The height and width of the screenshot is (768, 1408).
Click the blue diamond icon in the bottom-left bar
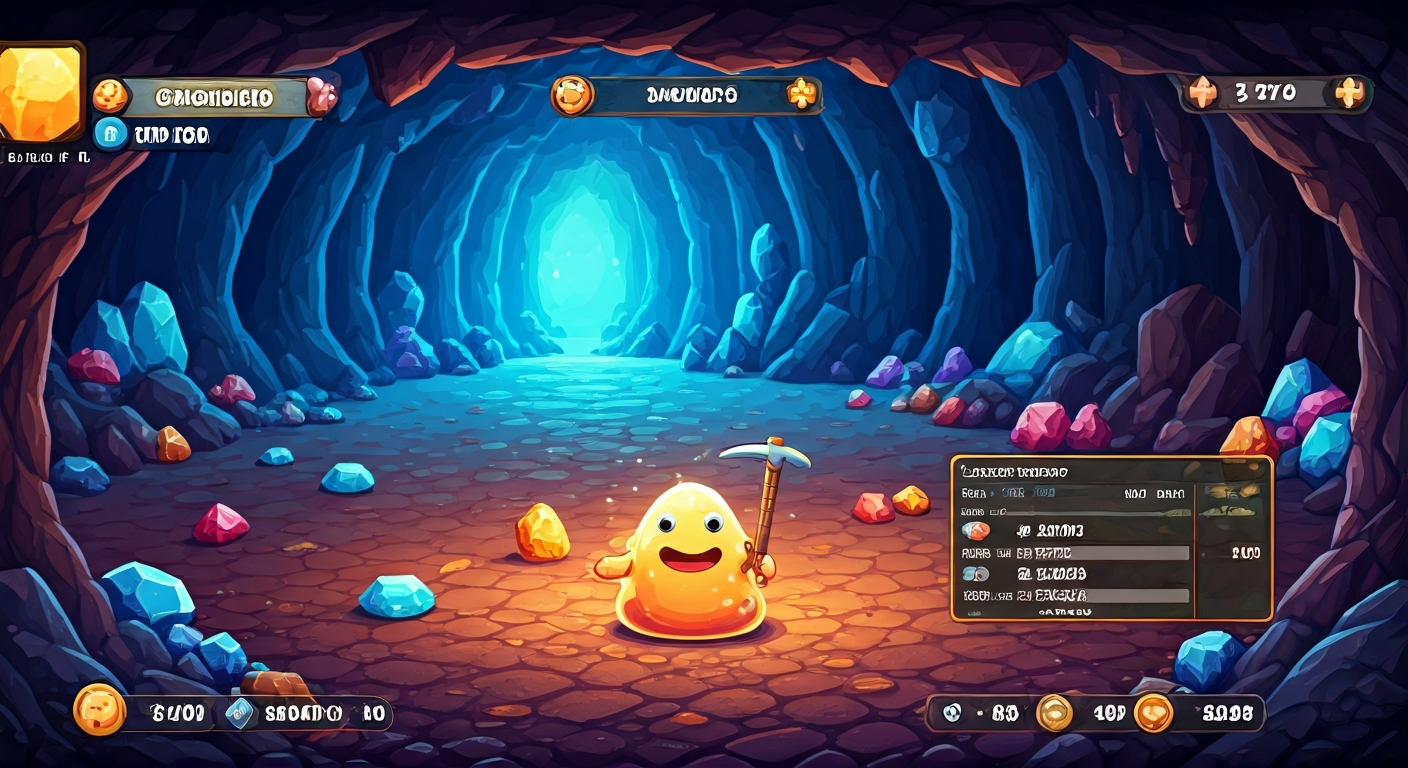pyautogui.click(x=240, y=712)
